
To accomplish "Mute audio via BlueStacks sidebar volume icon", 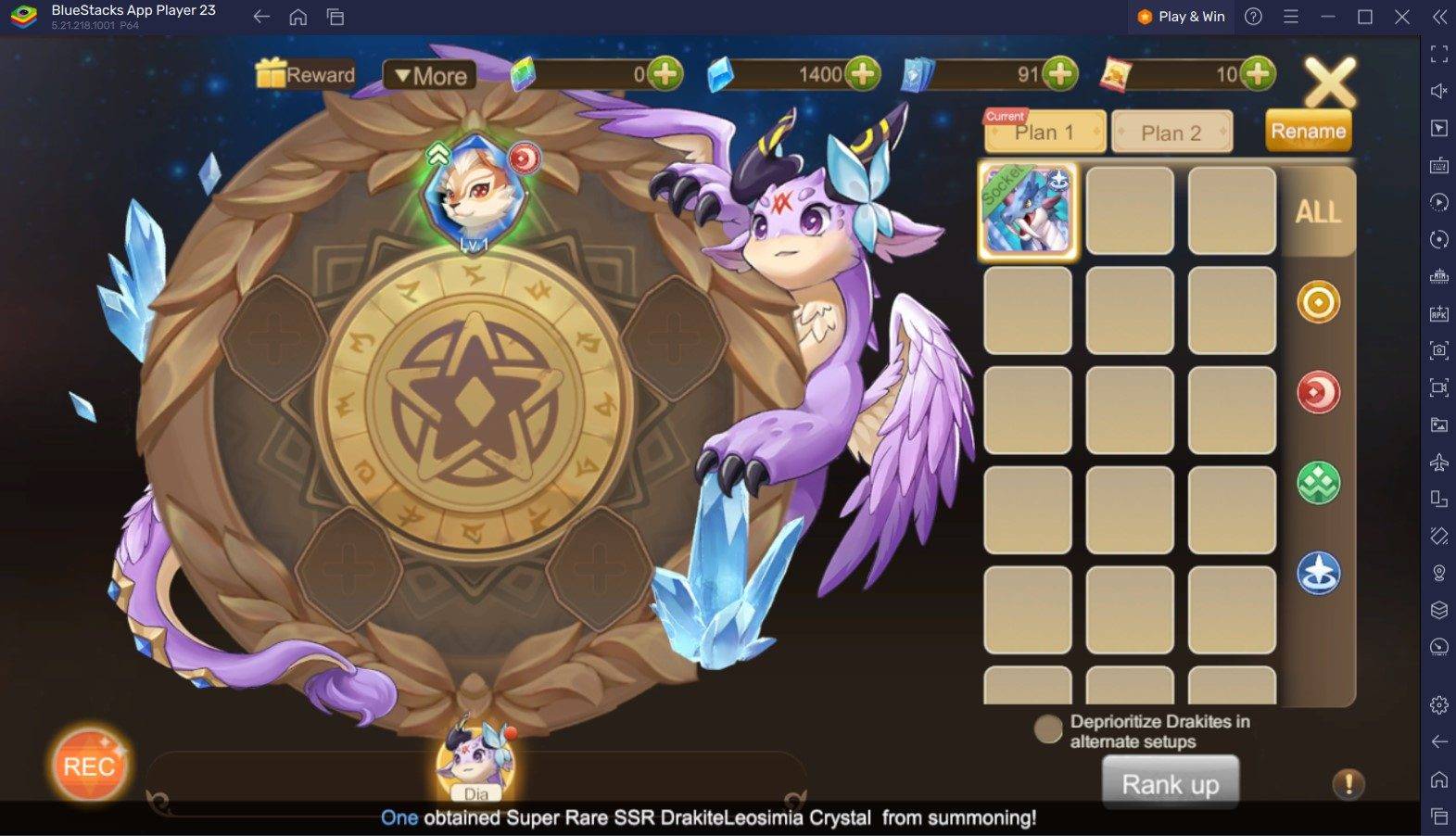I will tap(1439, 90).
